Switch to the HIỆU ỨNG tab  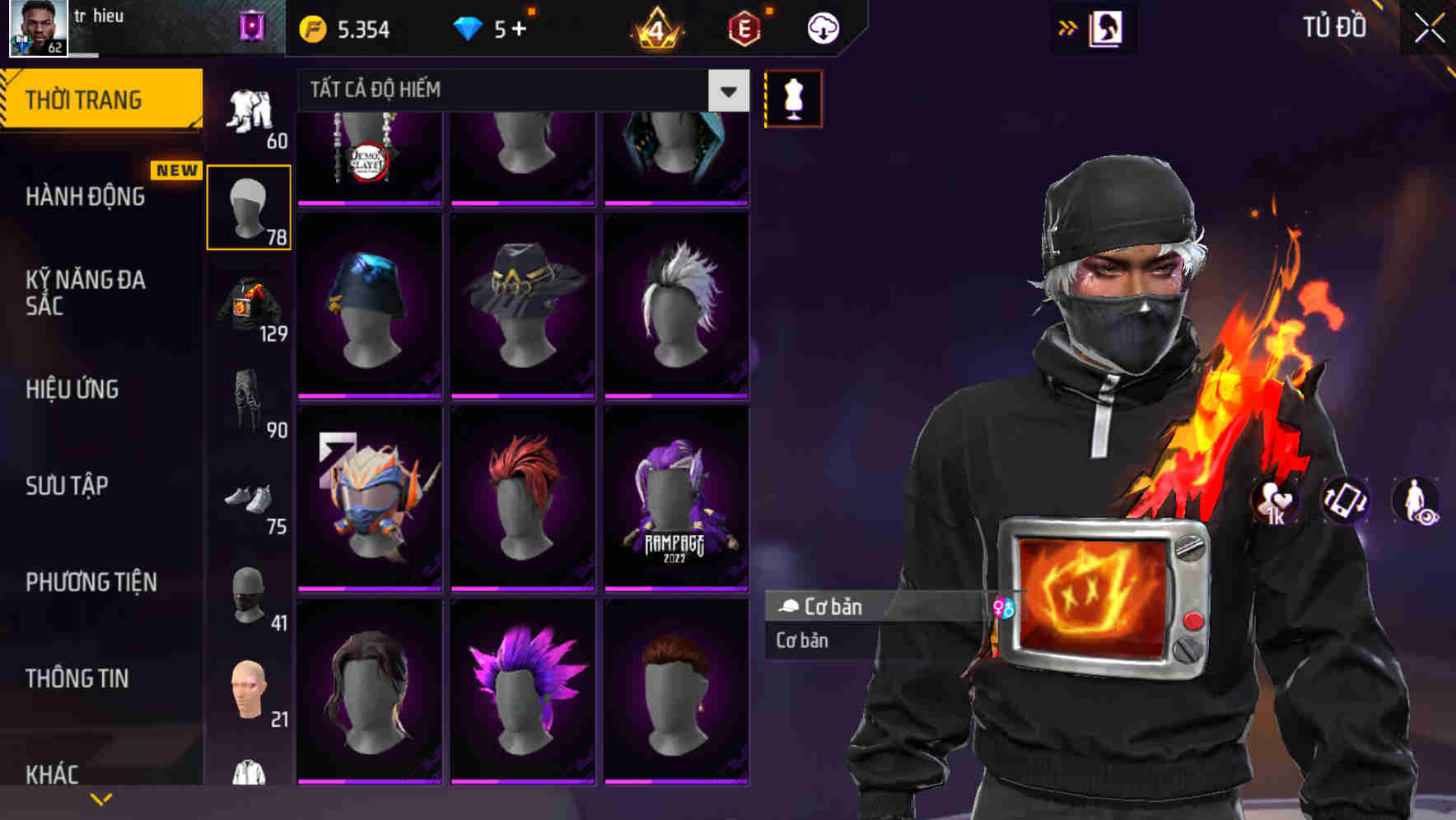[74, 389]
